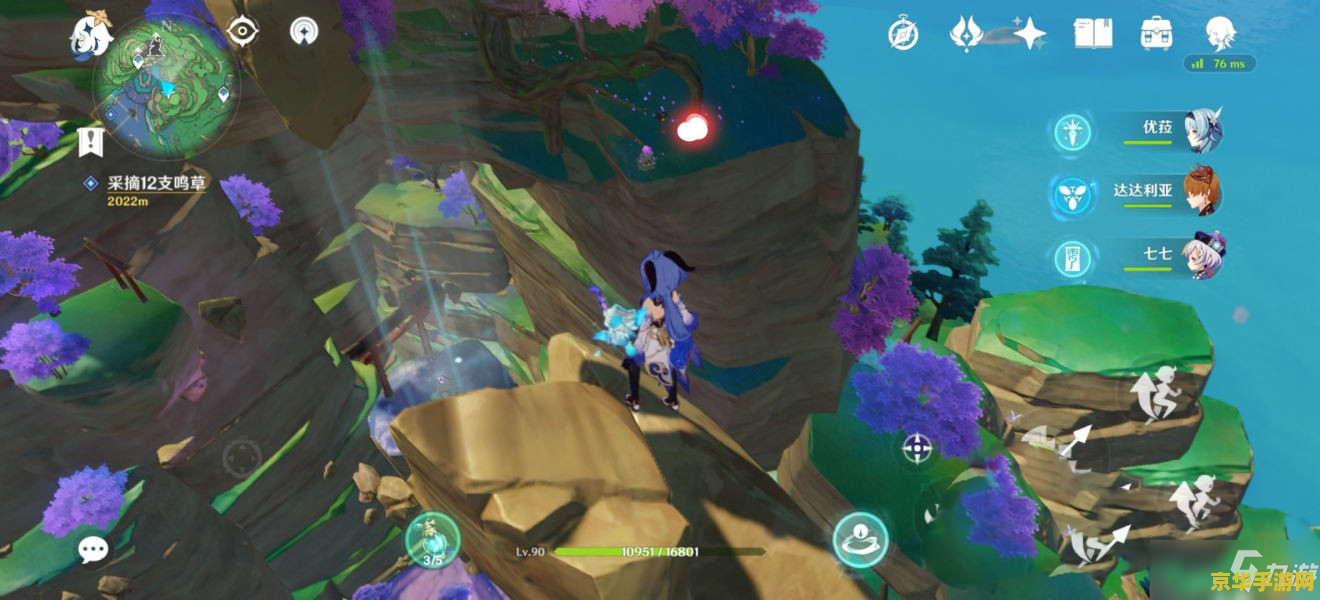Image resolution: width=1320 pixels, height=600 pixels.
Task: Open the battle pass winged emblem
Action: coord(965,34)
